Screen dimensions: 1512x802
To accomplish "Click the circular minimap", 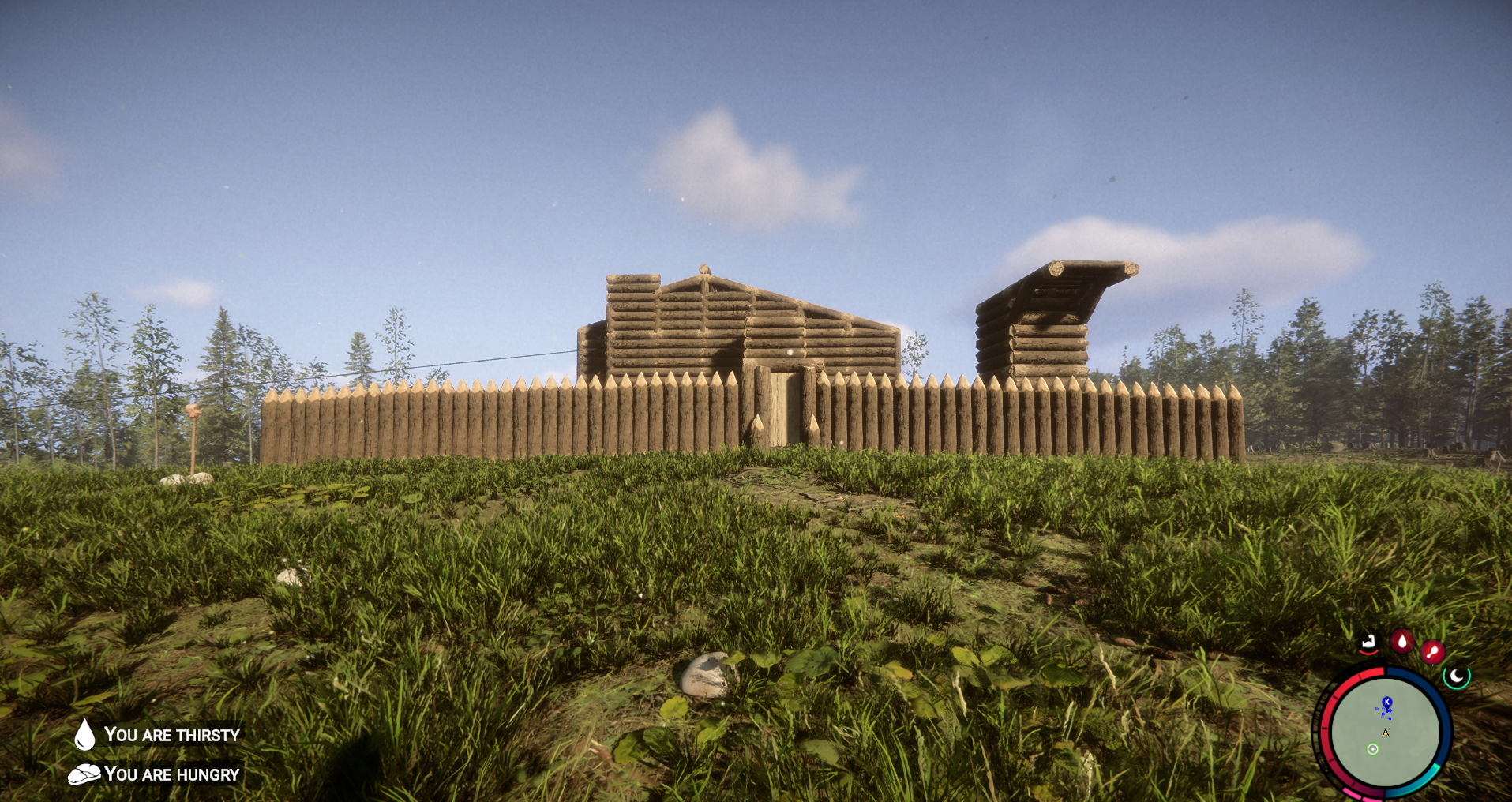I will coord(1384,732).
